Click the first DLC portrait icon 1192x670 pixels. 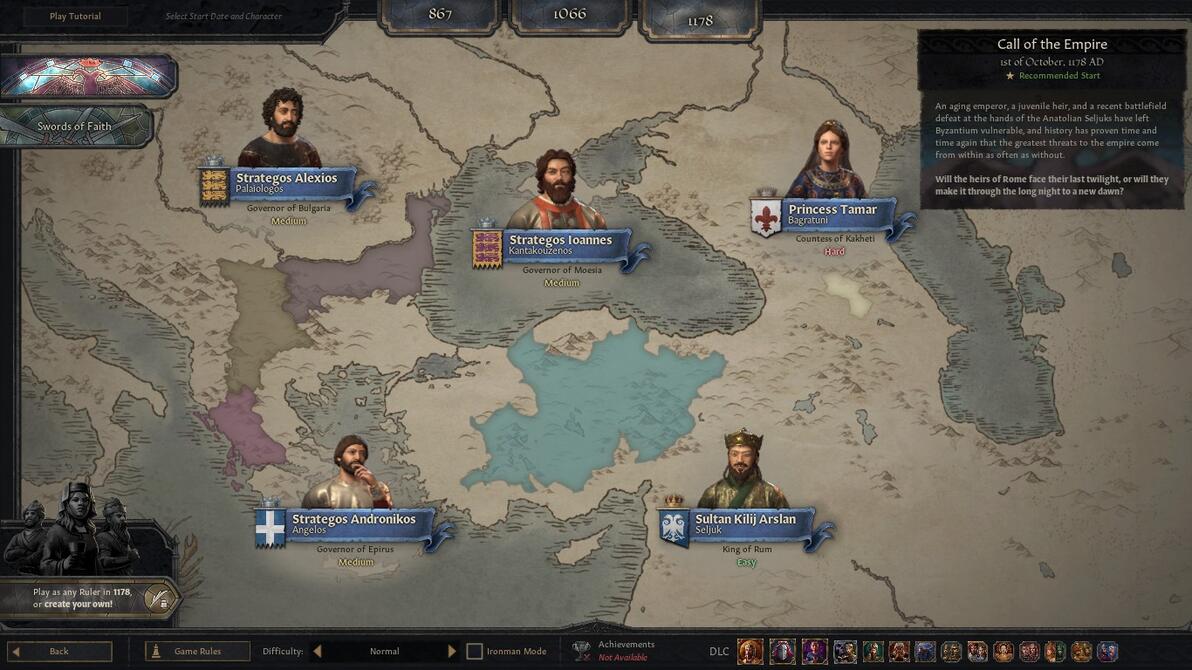coord(750,651)
